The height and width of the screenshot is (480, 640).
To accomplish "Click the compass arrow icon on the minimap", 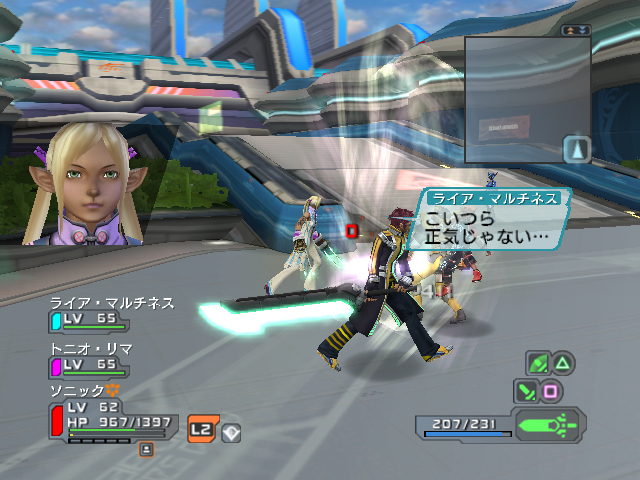I will click(577, 149).
